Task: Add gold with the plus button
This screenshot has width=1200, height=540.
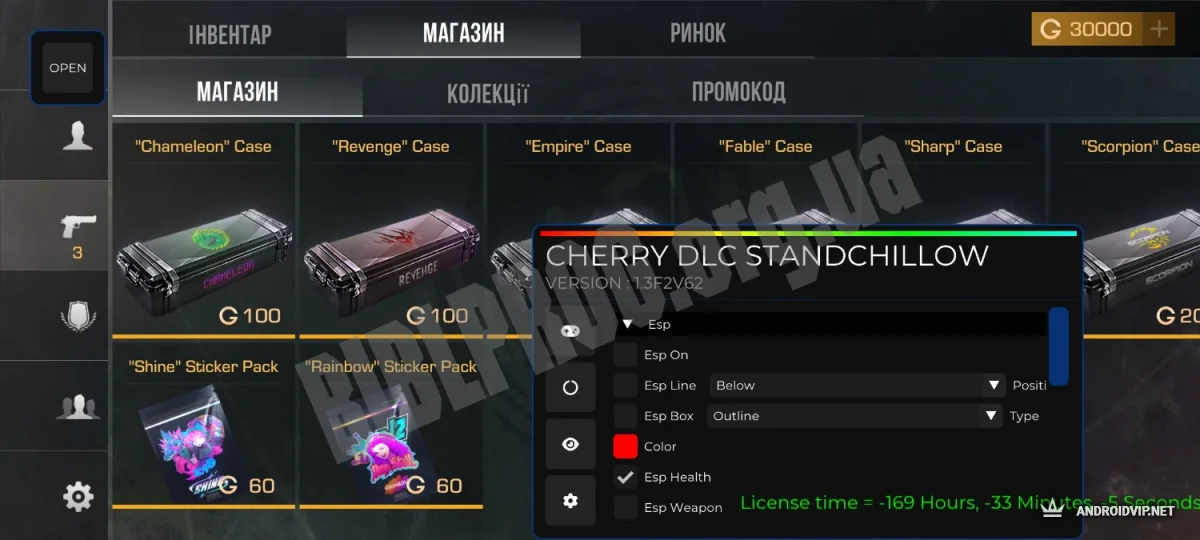Action: coord(1159,29)
